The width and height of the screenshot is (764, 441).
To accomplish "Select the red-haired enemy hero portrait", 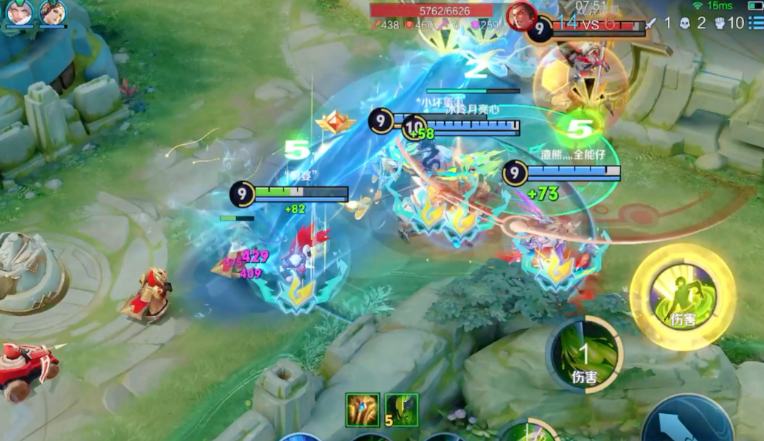I will pyautogui.click(x=520, y=15).
